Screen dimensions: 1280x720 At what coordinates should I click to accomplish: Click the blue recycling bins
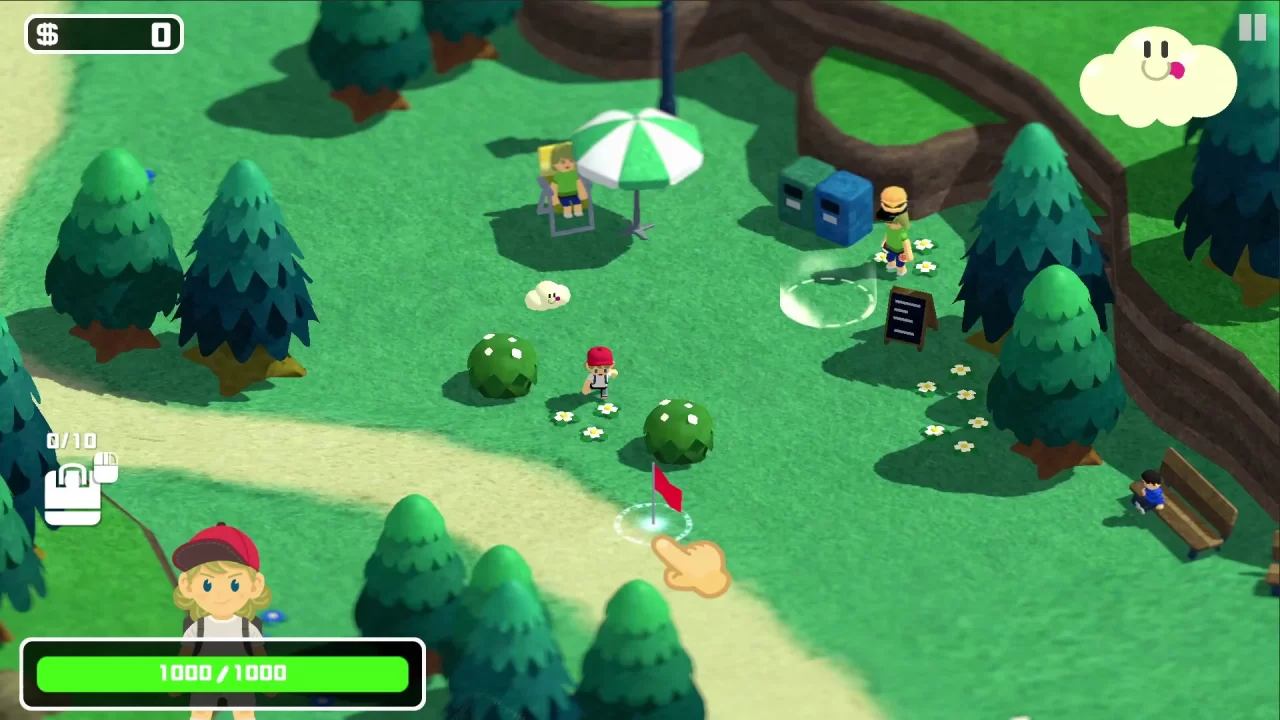825,205
